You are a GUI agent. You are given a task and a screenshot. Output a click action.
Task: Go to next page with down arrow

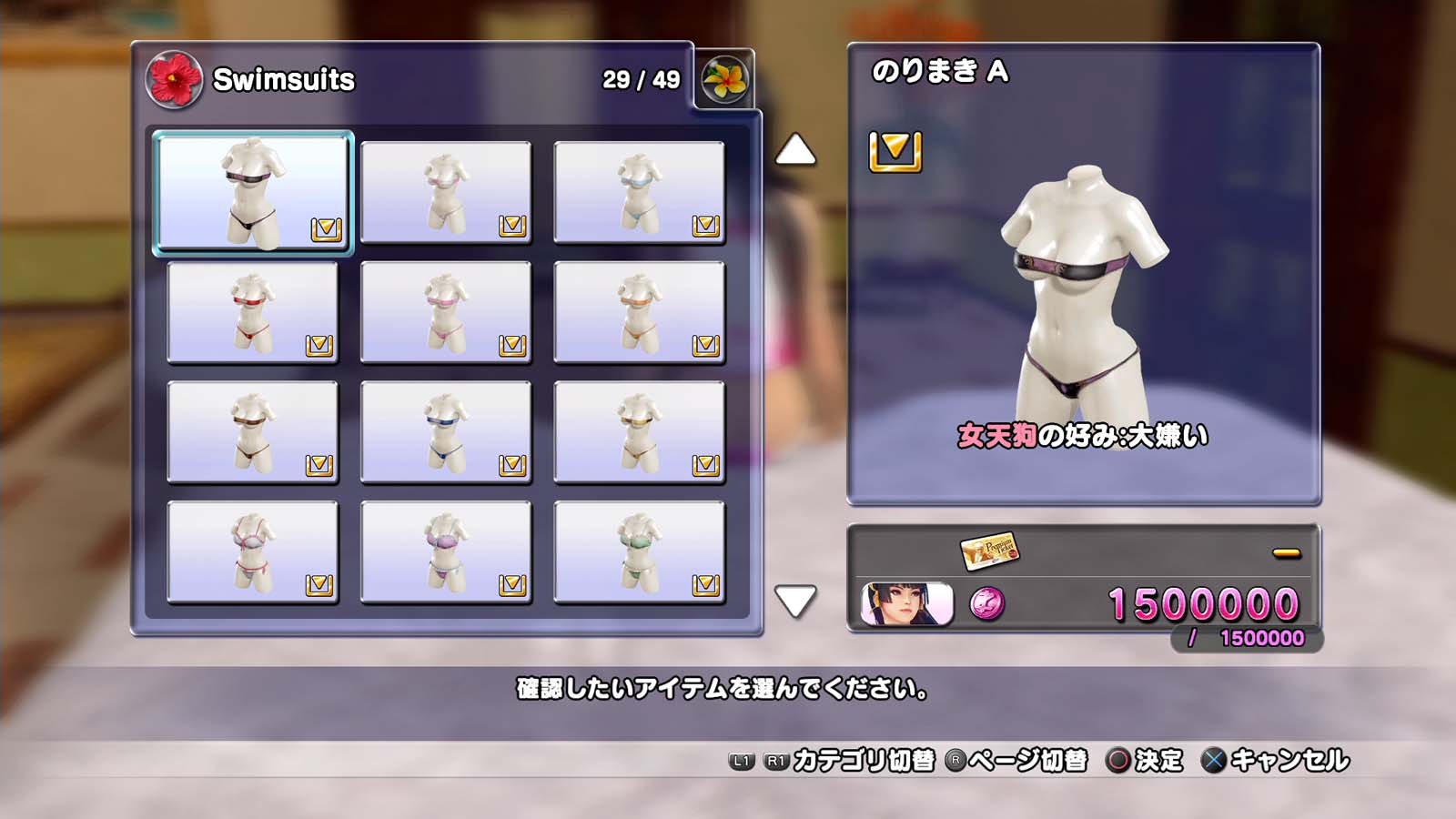point(795,601)
